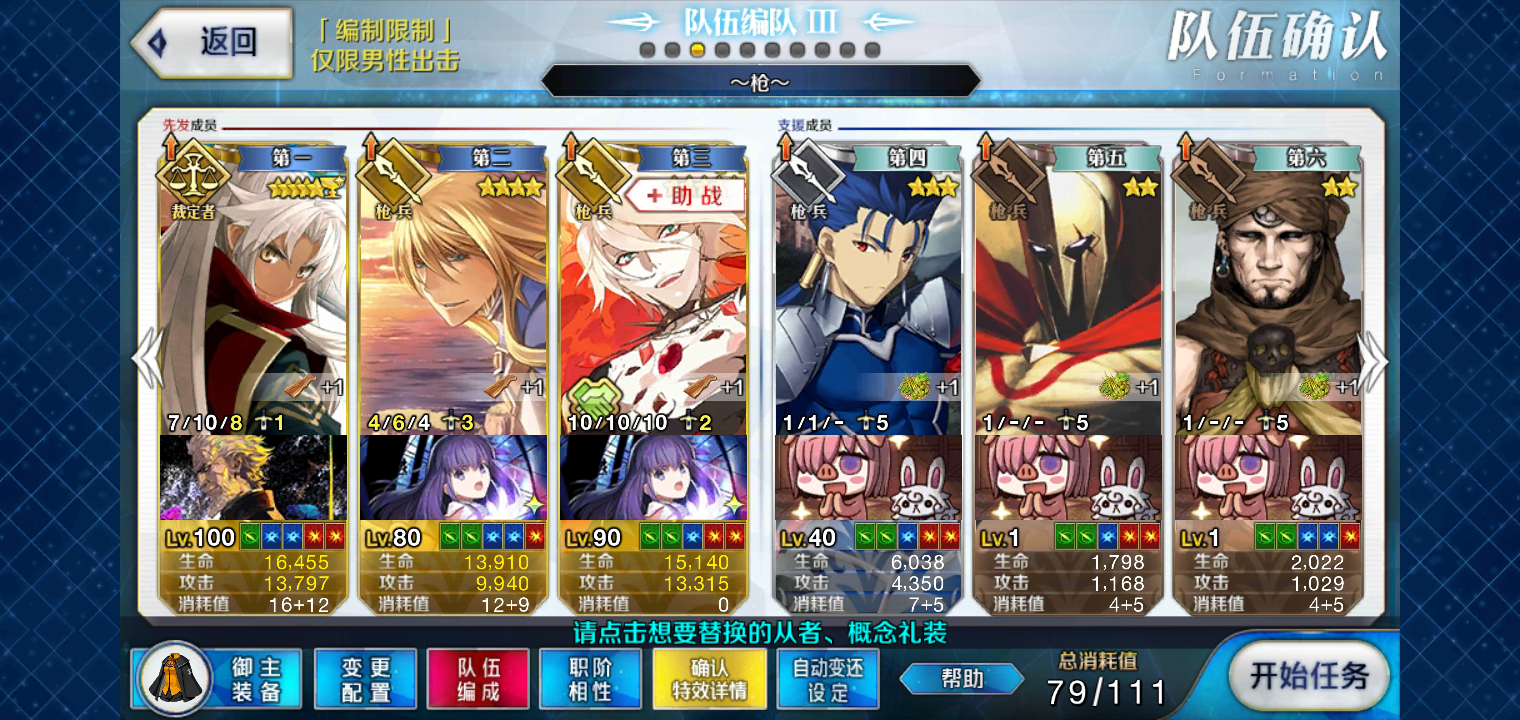Select the first slot Ruler servant card
Viewport: 1520px width, 720px height.
pos(253,290)
